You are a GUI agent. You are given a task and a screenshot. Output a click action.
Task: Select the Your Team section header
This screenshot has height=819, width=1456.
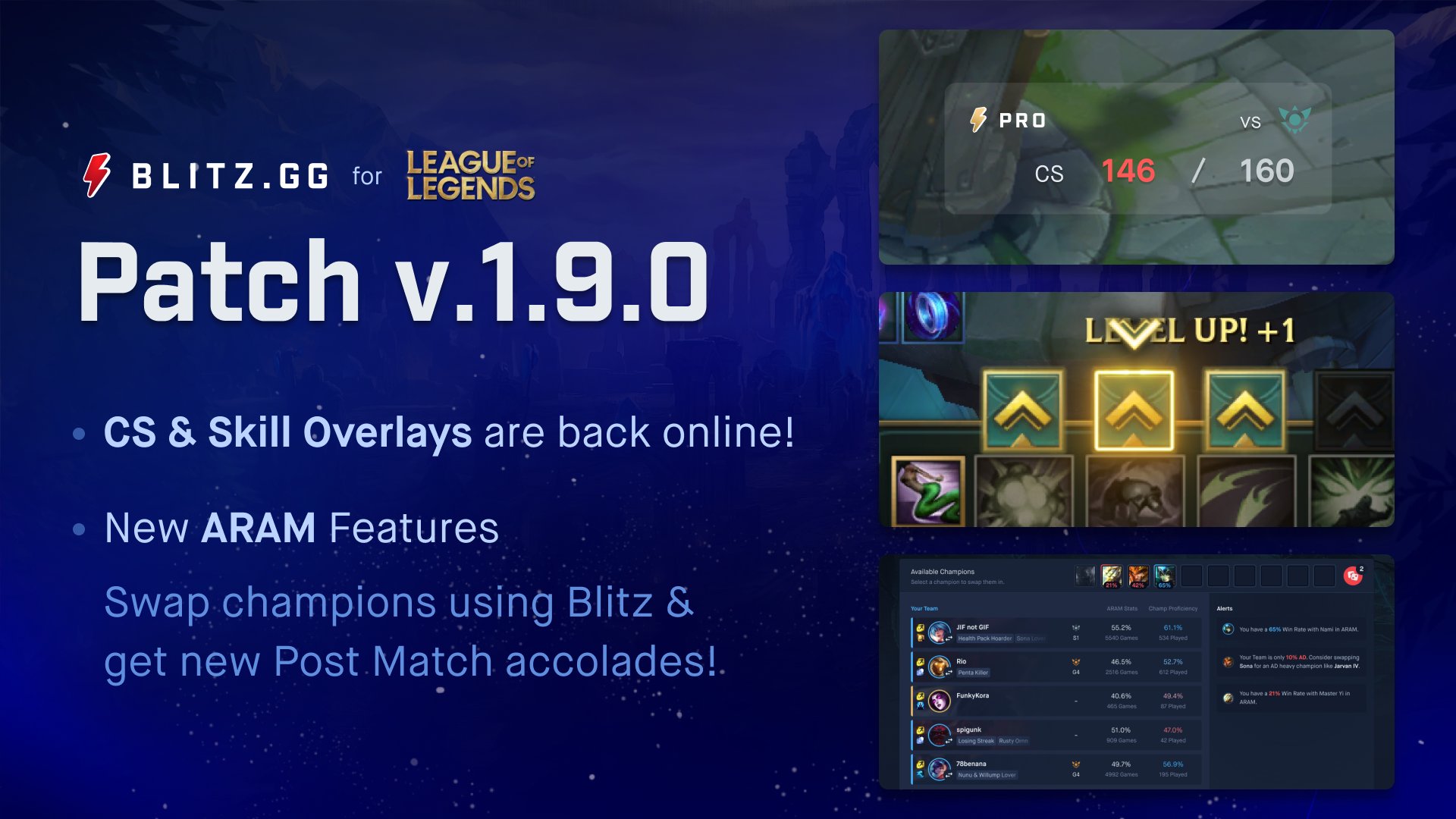924,608
